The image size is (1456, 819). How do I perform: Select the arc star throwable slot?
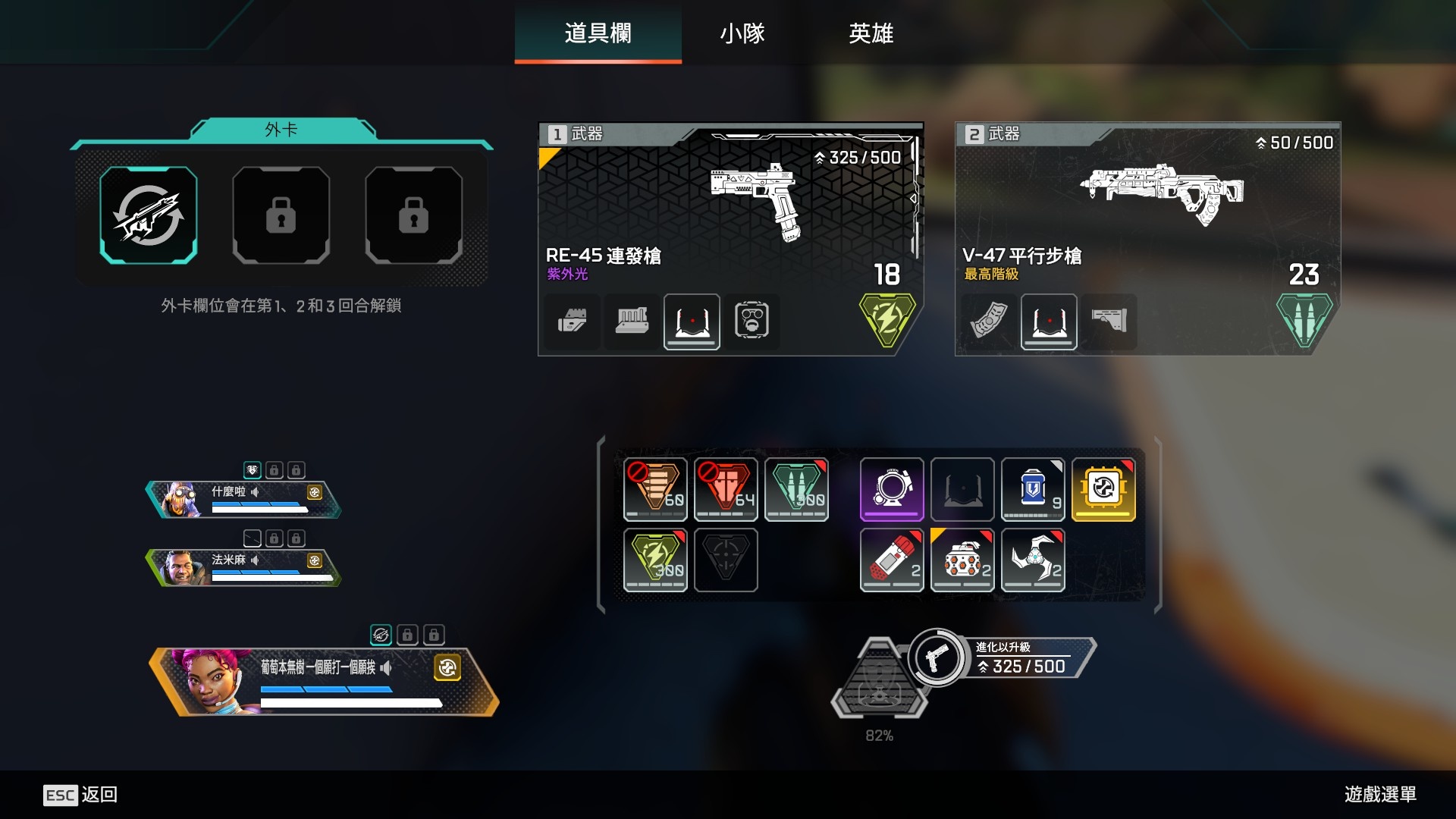point(1033,560)
